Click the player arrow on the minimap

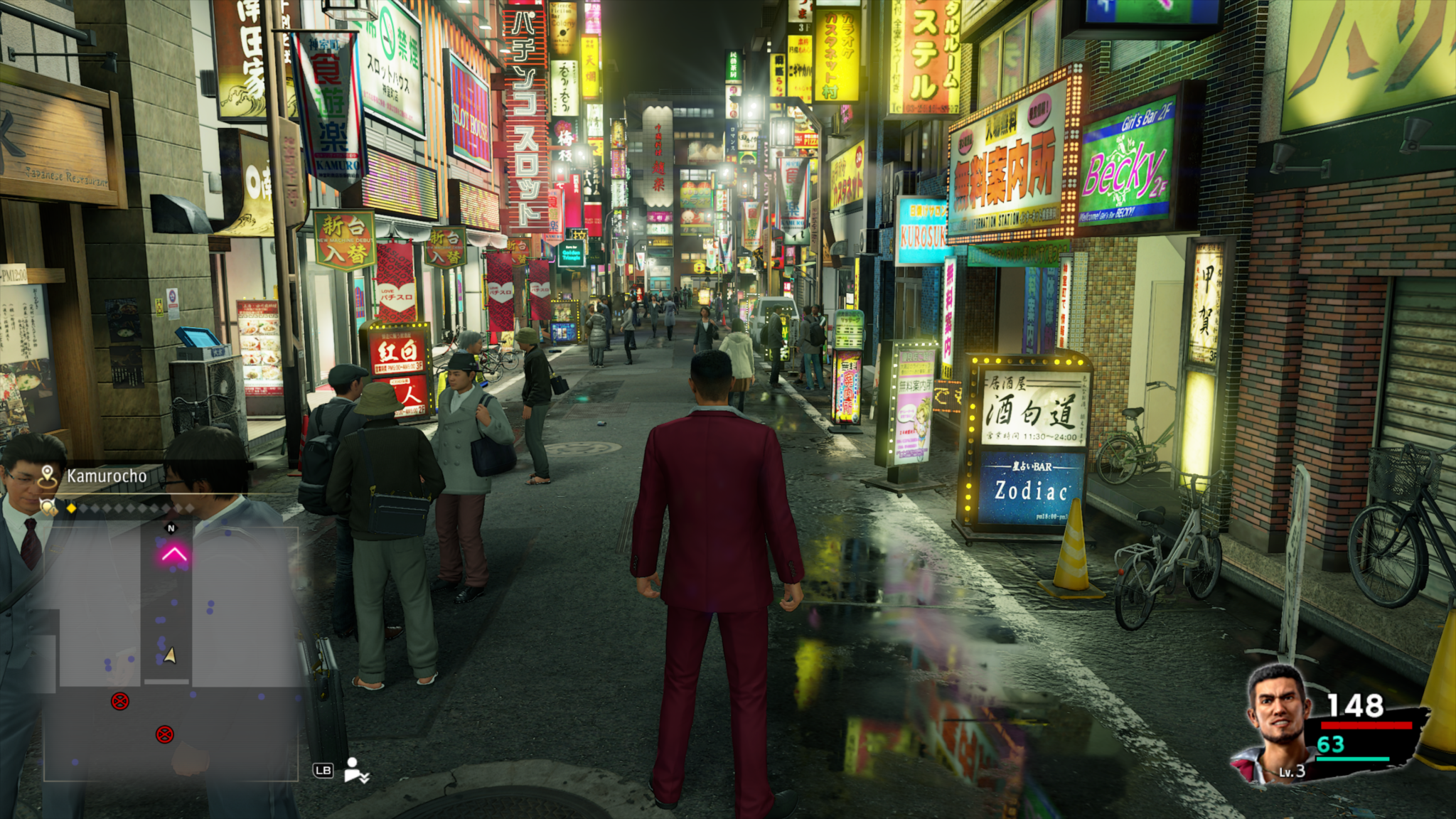pos(170,655)
